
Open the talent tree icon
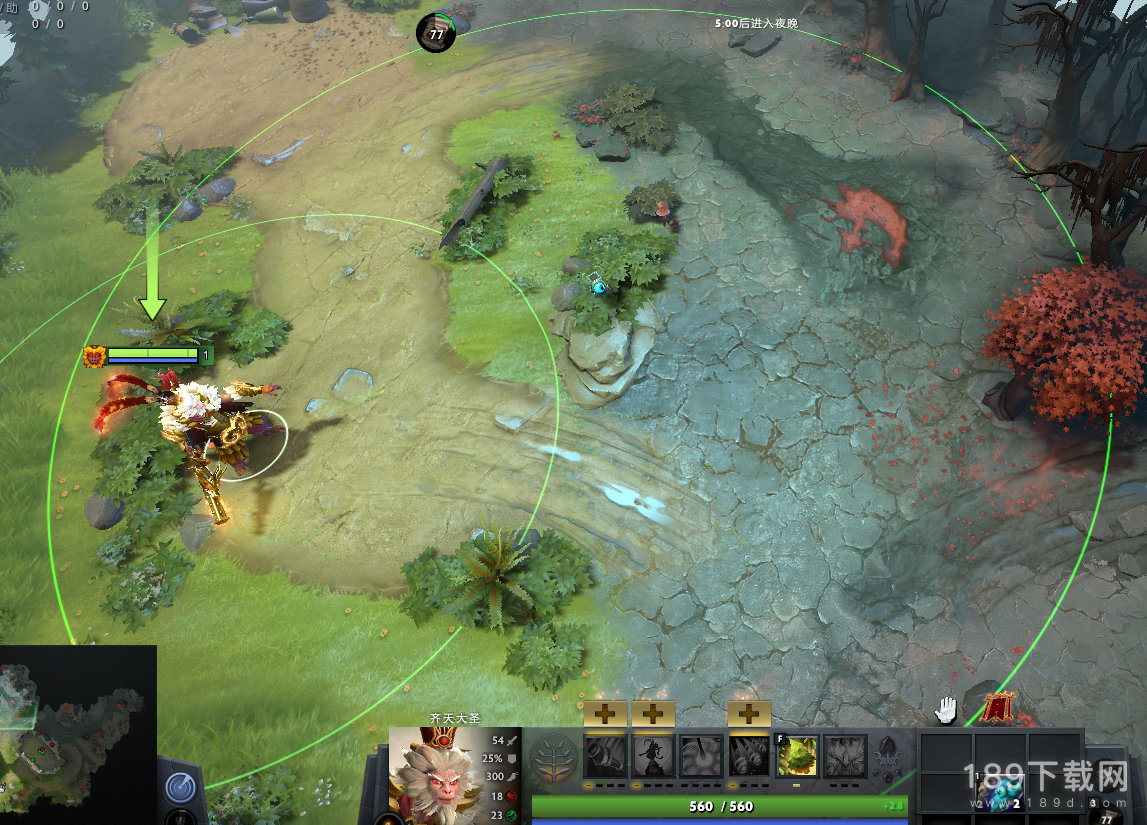click(x=553, y=756)
